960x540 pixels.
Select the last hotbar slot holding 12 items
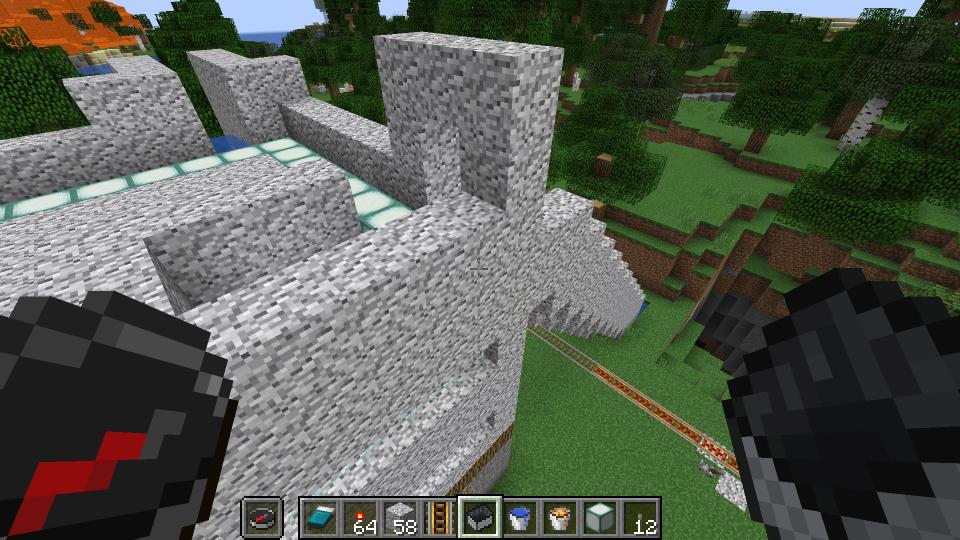(639, 518)
